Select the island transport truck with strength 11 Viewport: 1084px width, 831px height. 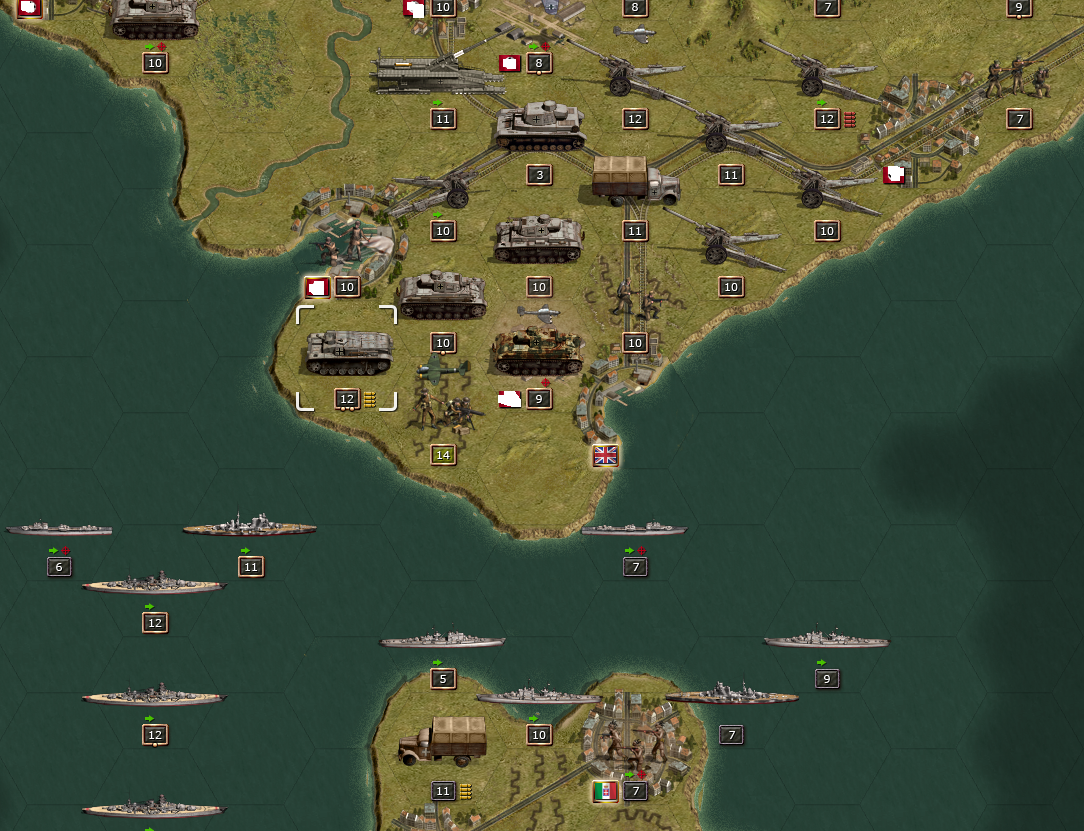point(442,741)
